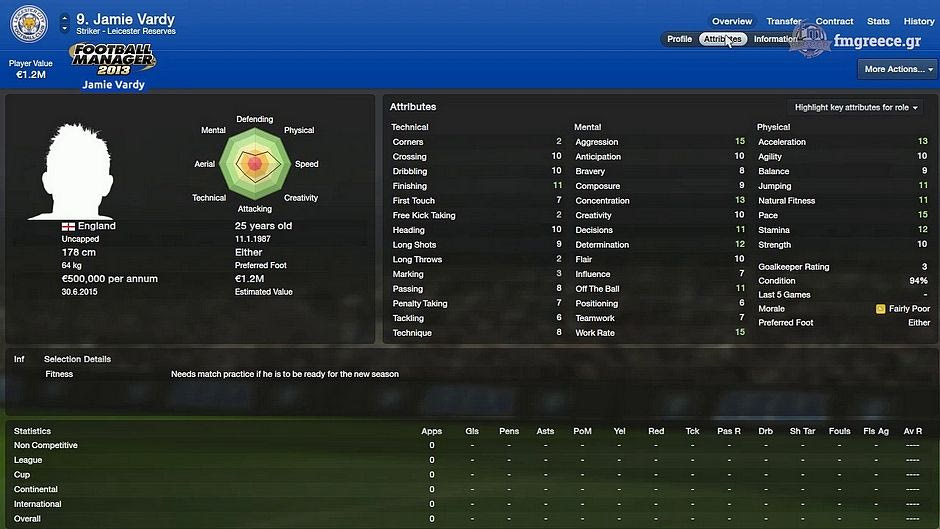Switch to the Transfer tab
The height and width of the screenshot is (529, 940).
tap(784, 21)
